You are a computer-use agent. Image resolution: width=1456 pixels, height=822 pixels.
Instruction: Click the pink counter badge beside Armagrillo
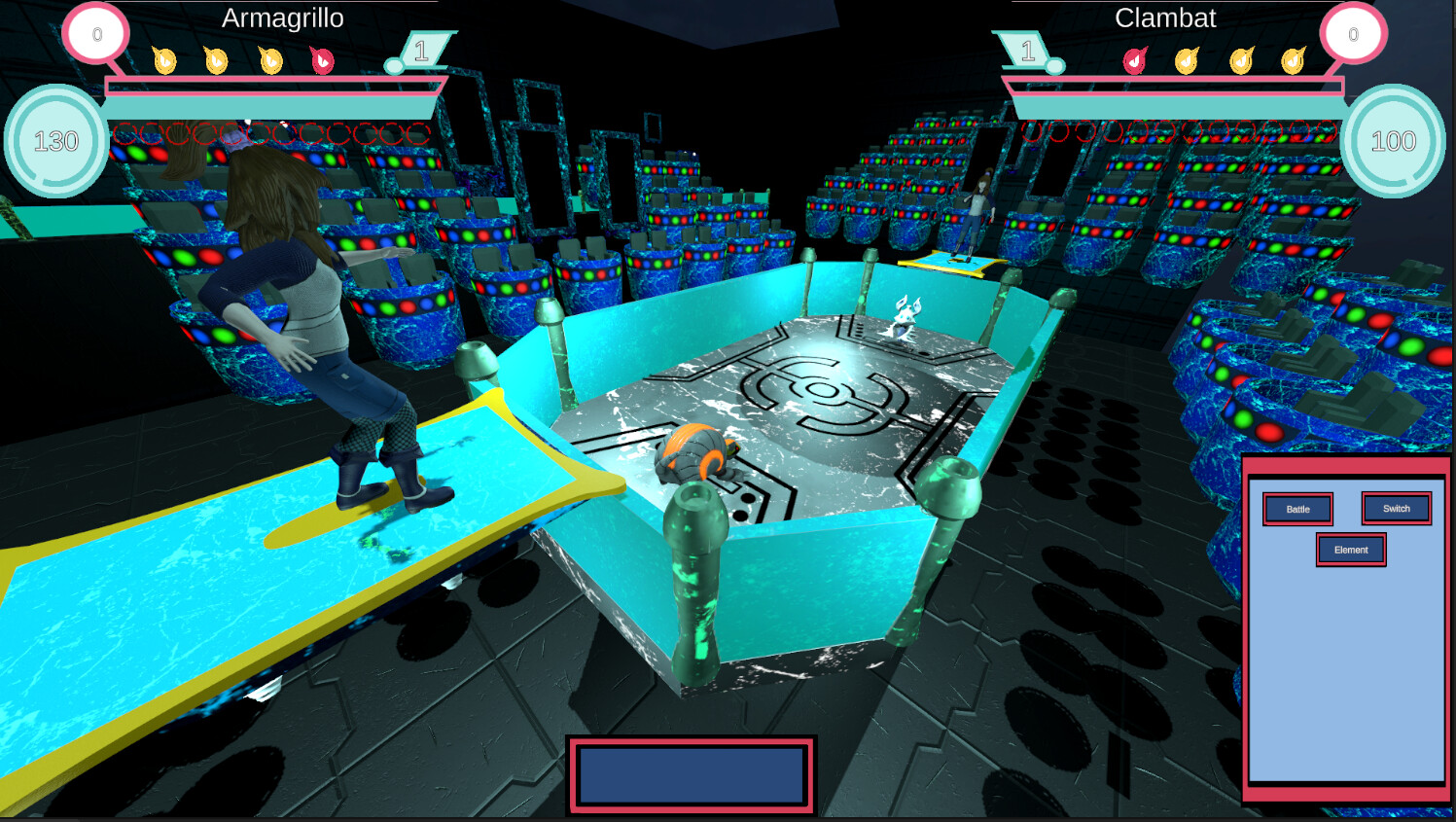[x=97, y=32]
